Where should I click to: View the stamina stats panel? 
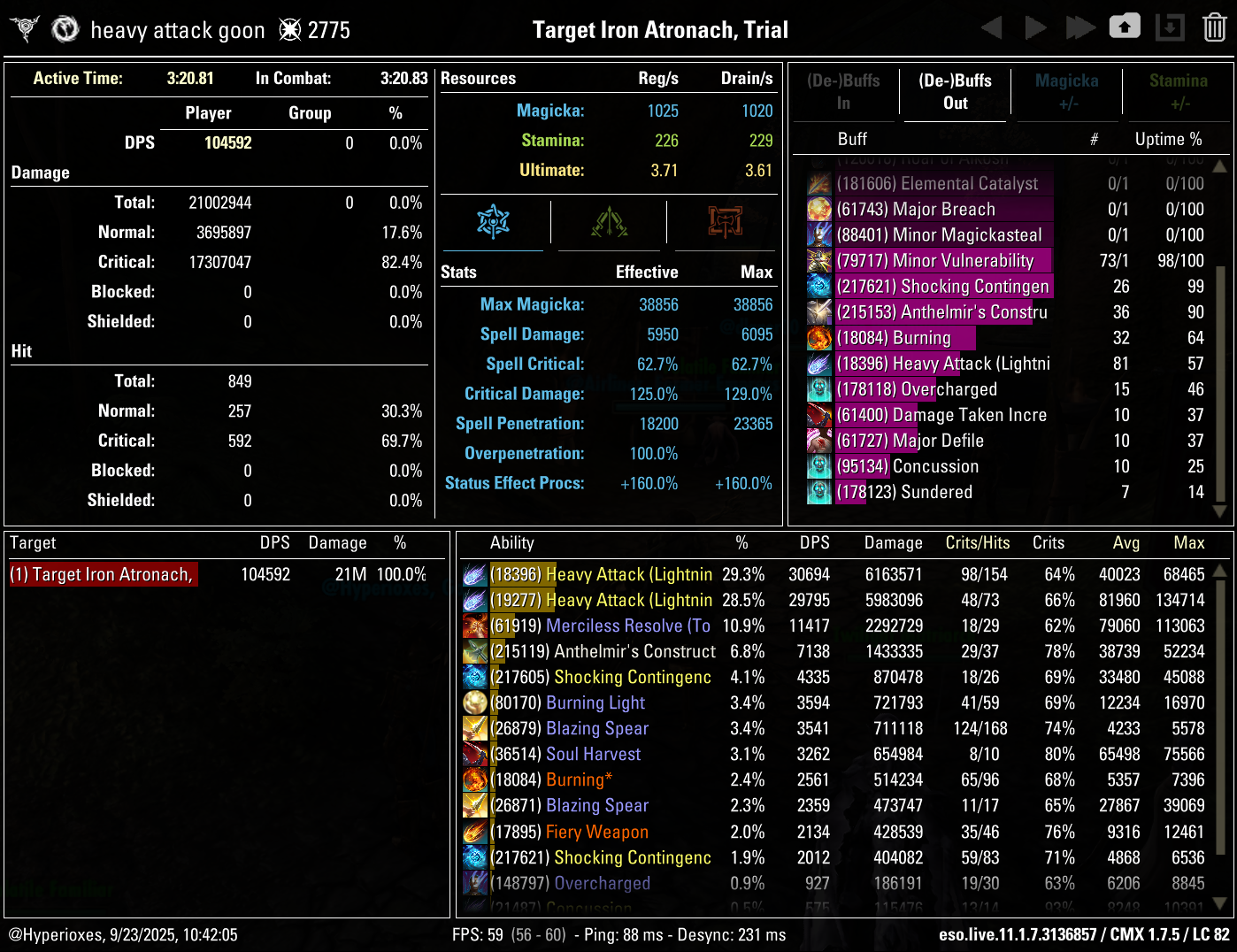click(x=608, y=223)
